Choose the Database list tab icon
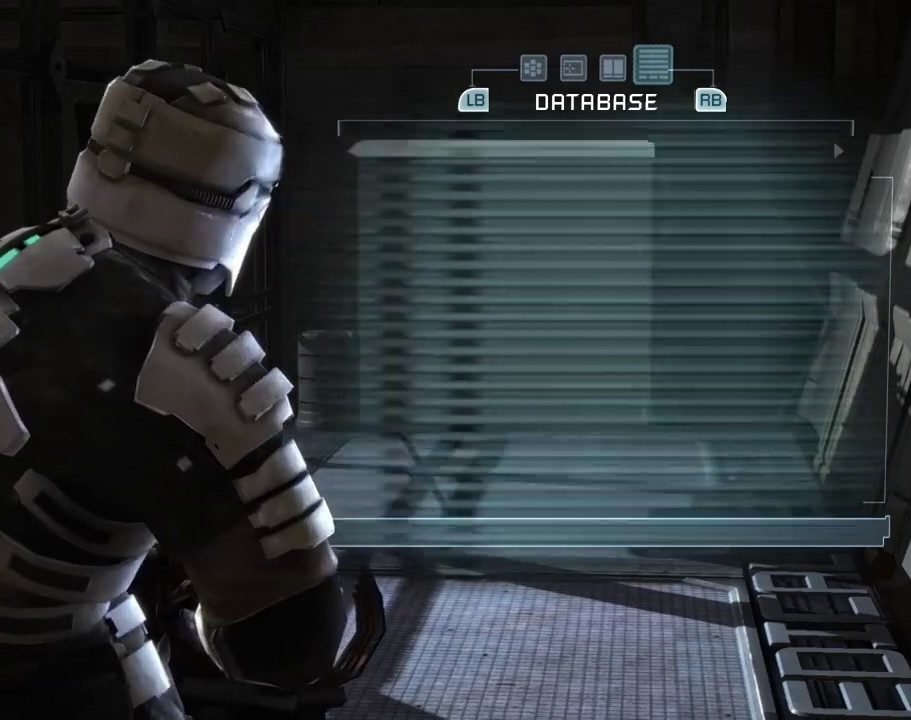Screen dimensions: 911x720 click(653, 65)
